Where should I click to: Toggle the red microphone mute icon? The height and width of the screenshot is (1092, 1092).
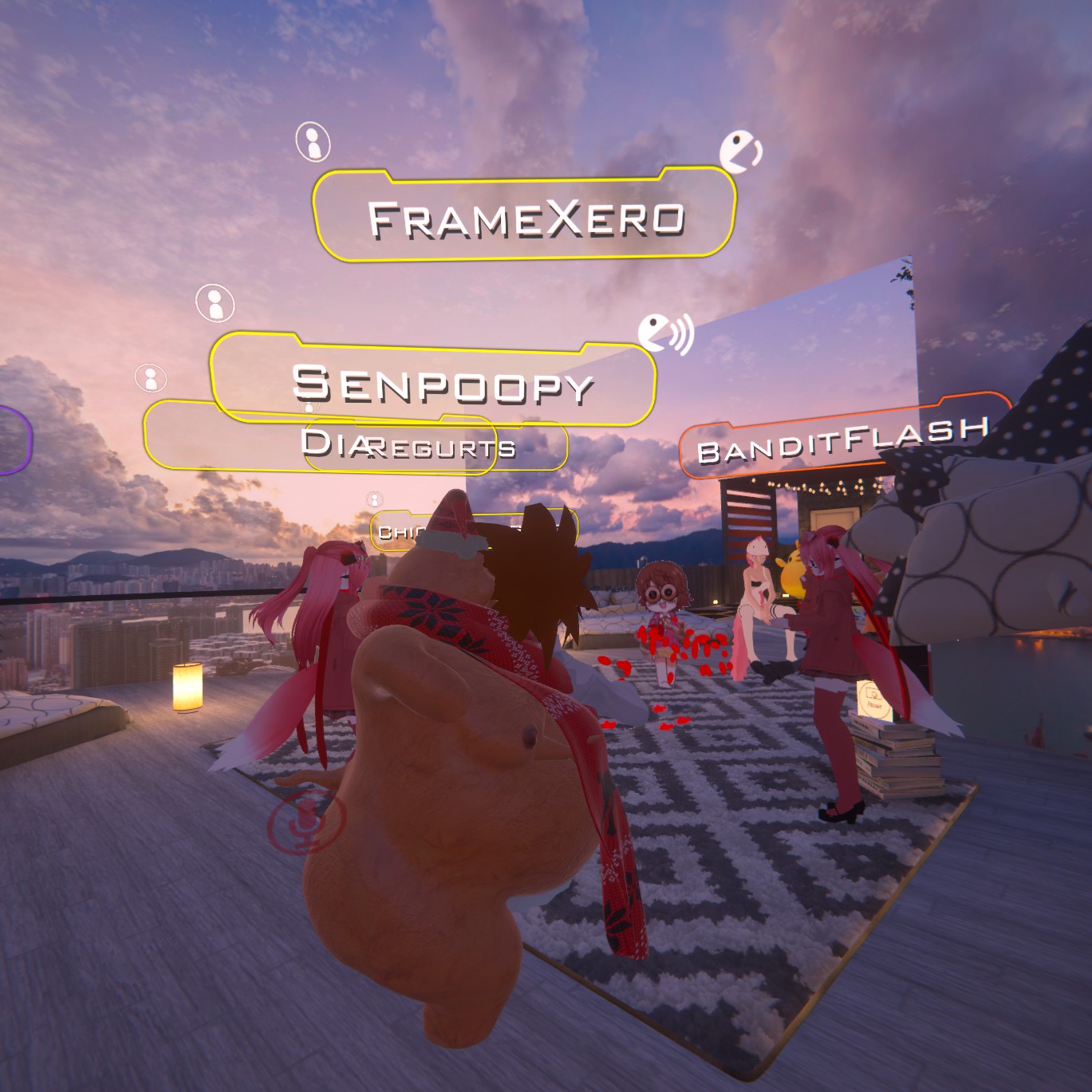pos(307,822)
